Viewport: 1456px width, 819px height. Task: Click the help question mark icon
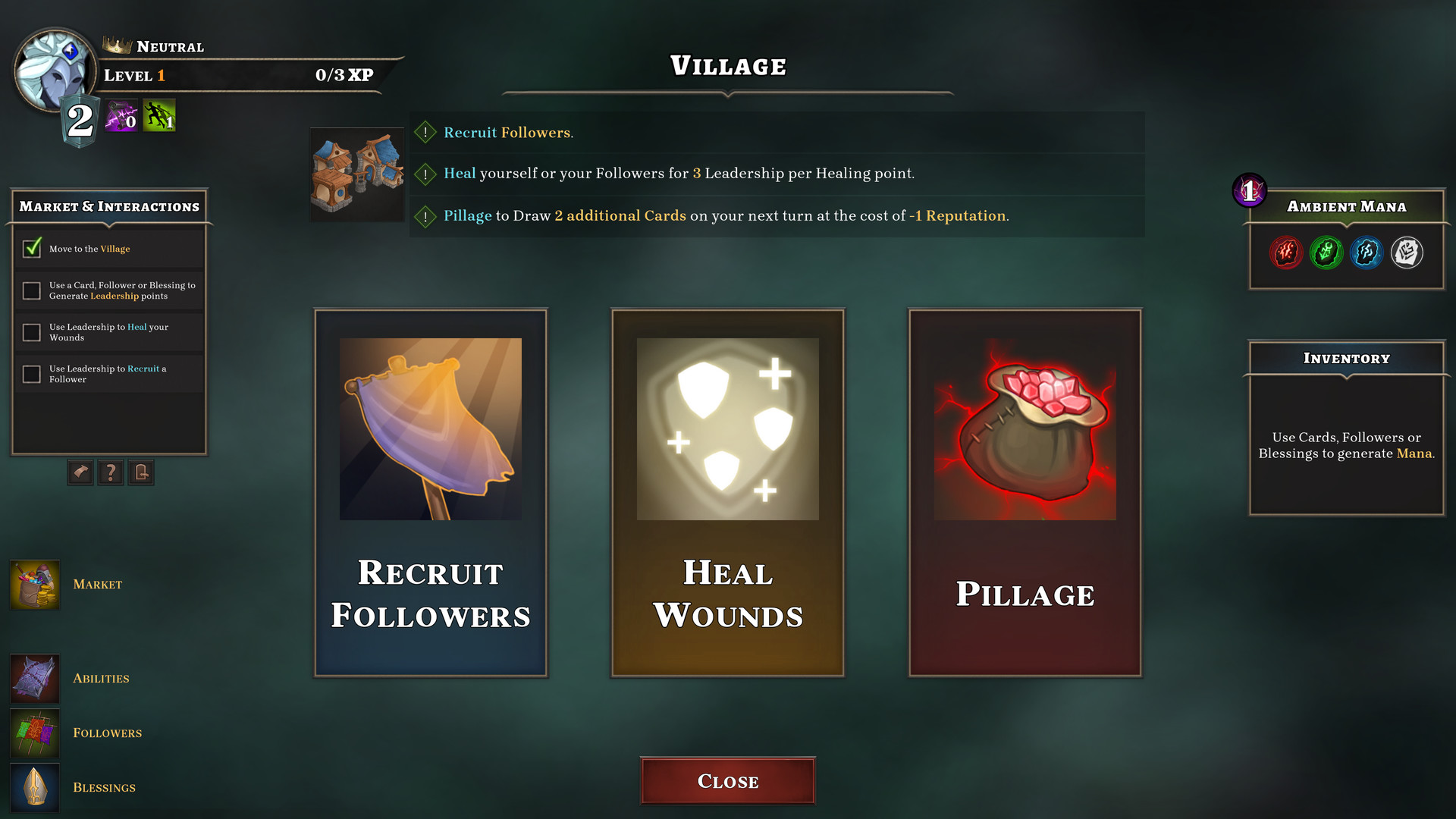point(110,472)
